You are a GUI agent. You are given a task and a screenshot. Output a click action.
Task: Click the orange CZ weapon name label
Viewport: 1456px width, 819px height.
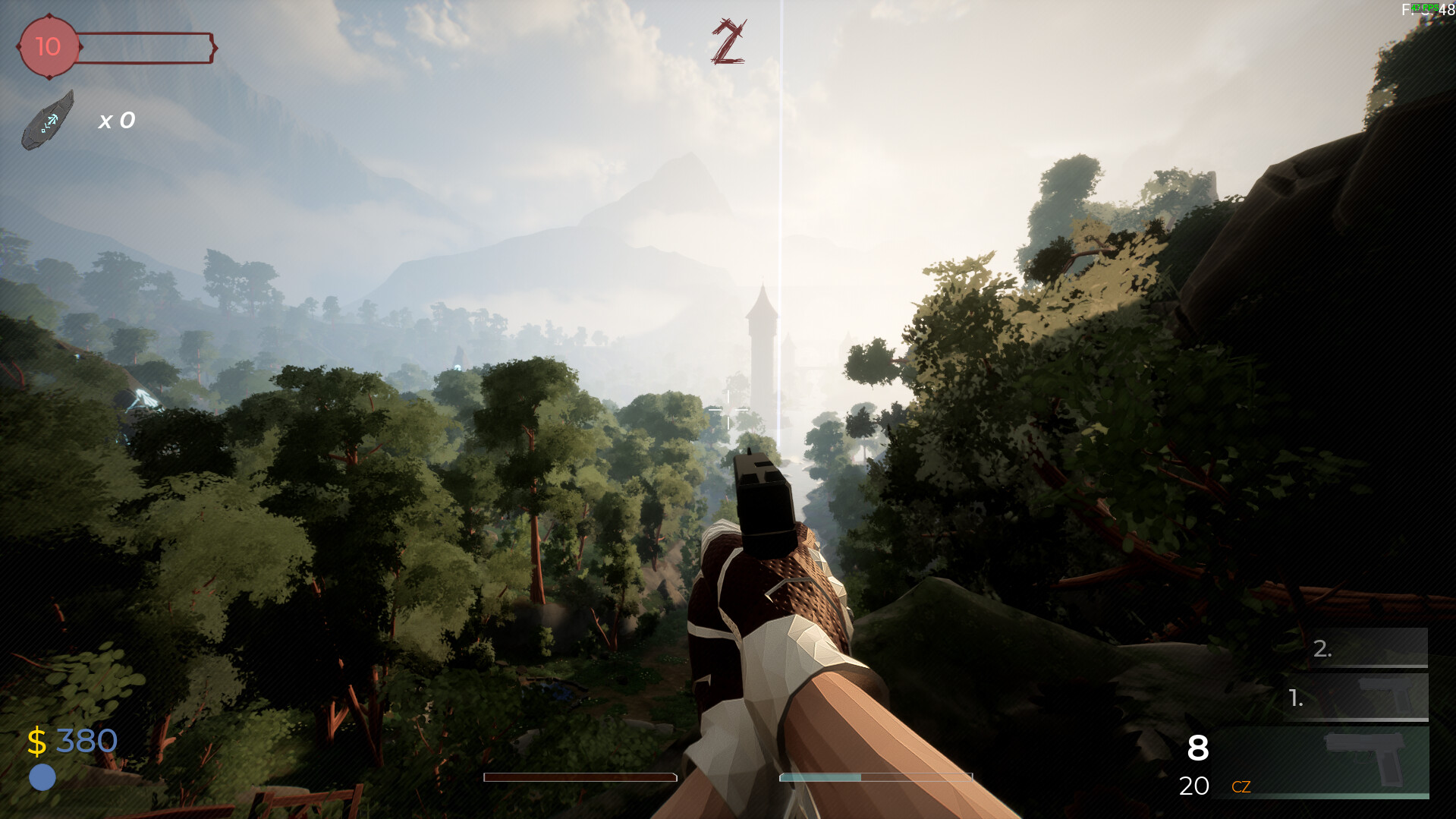[x=1243, y=787]
